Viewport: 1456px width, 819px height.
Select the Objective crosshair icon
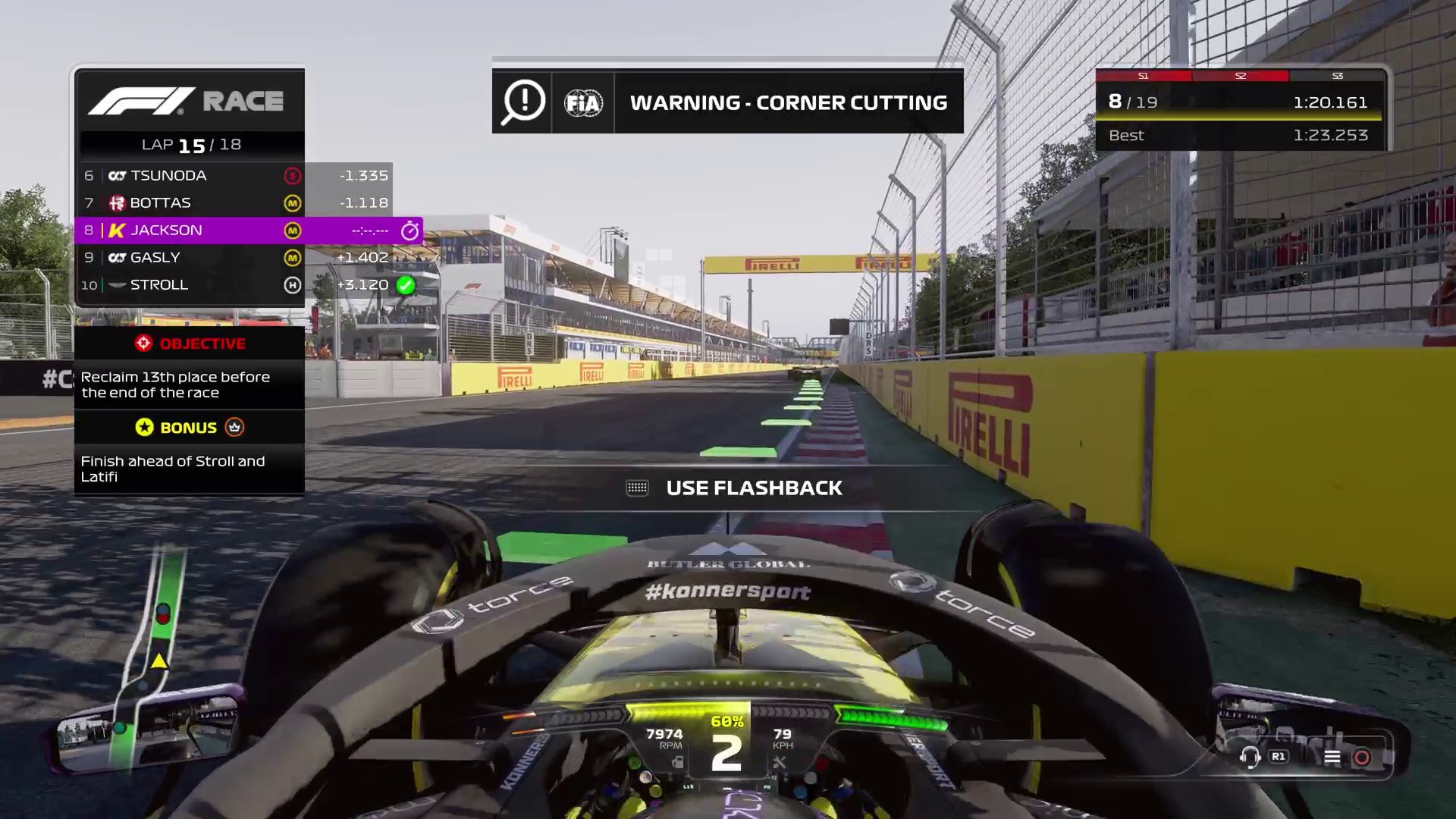point(143,343)
